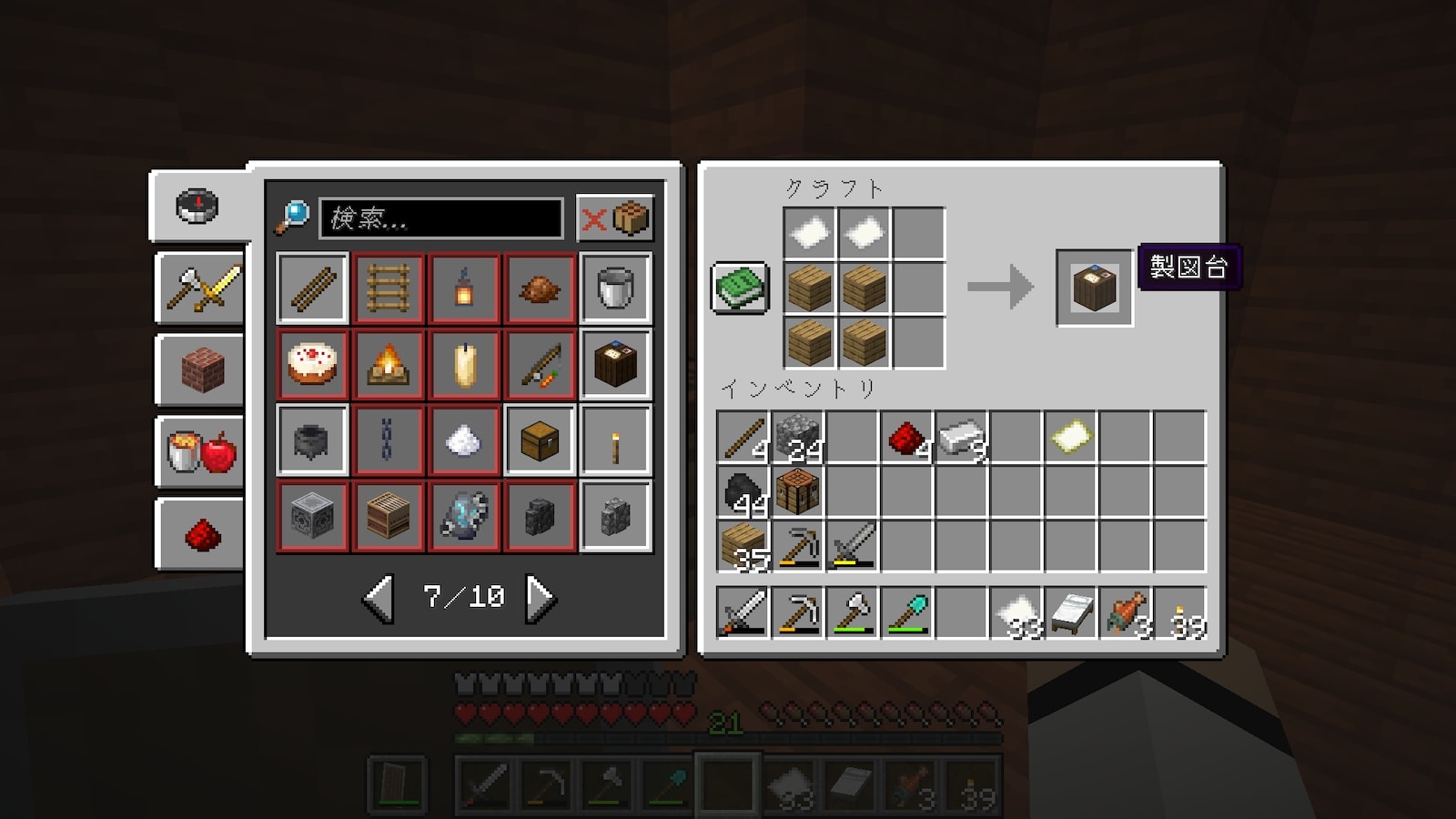Select the brick building blocks tab
1456x819 pixels.
[x=200, y=370]
